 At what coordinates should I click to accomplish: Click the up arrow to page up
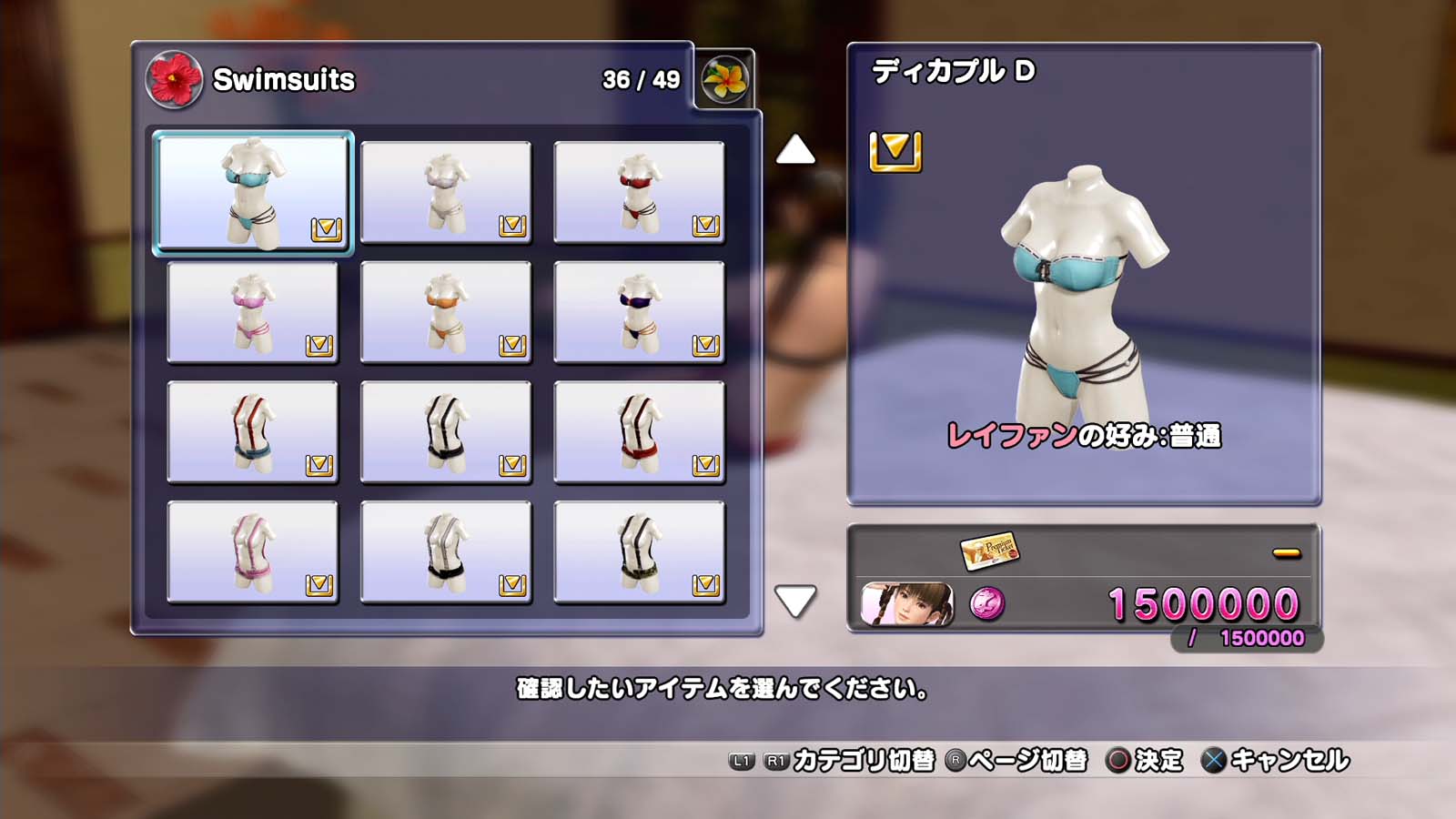pos(795,150)
